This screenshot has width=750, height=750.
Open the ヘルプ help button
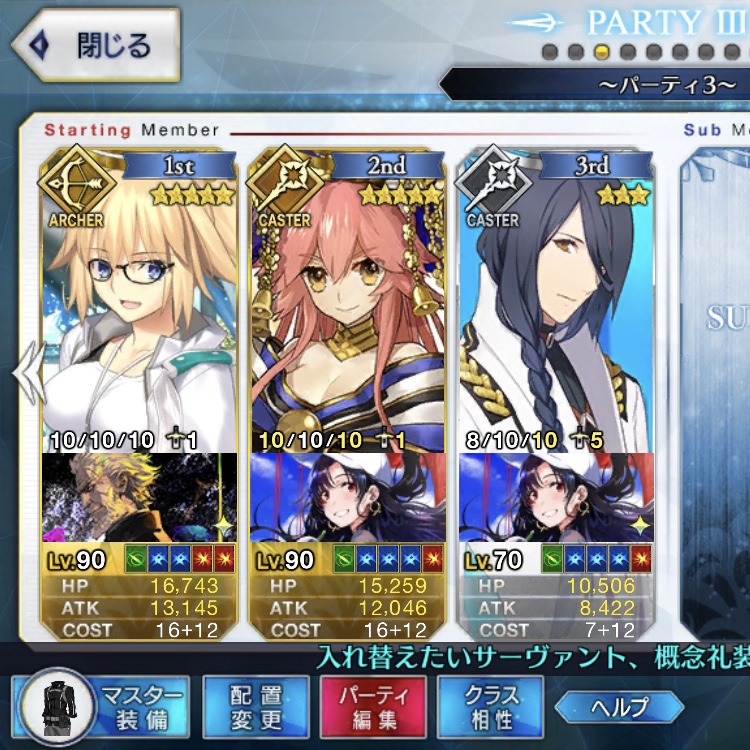pos(621,707)
